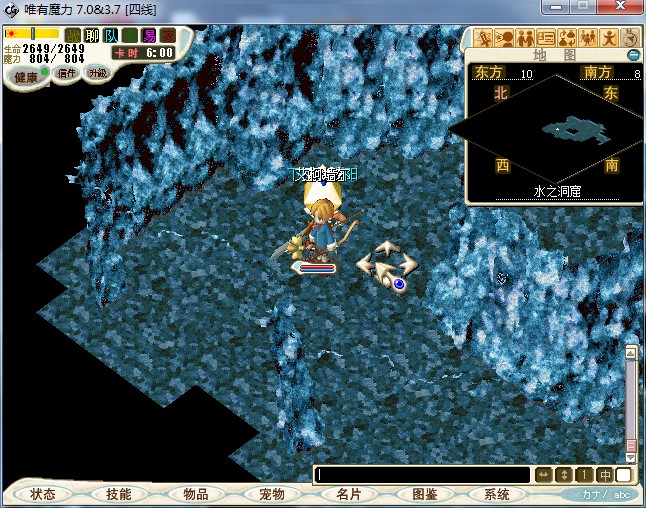Open the 状态 status menu
Image resolution: width=646 pixels, height=508 pixels.
pos(43,494)
